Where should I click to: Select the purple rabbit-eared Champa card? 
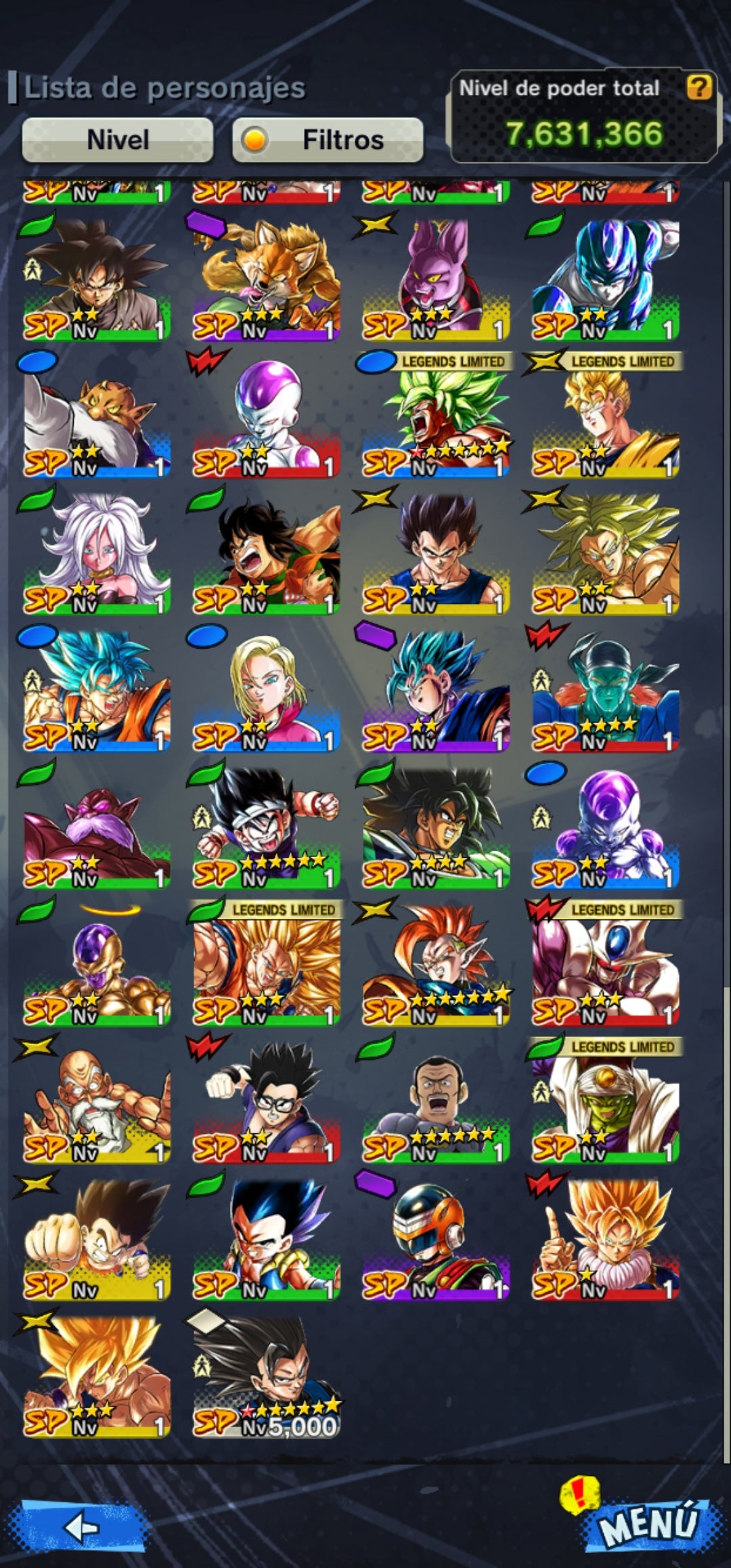436,279
